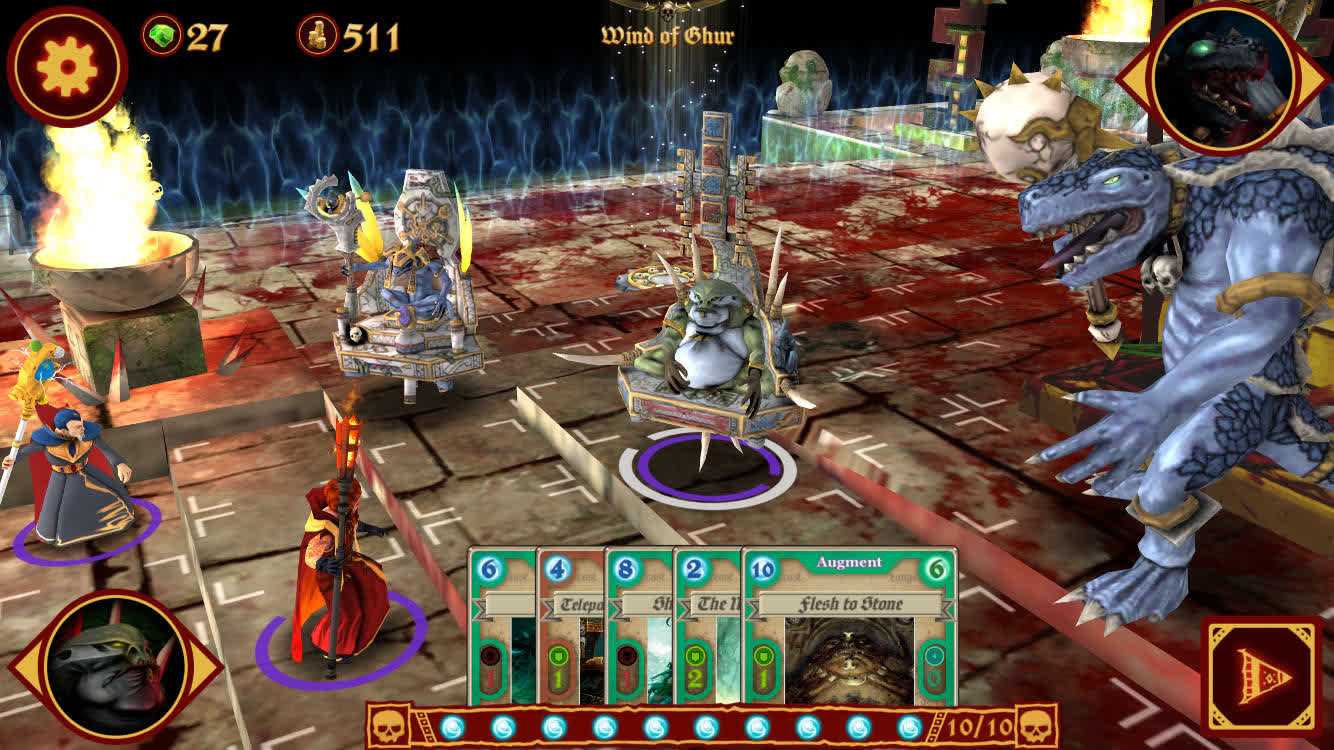Select the 2-cost card starting with 'The'
1334x750 pixels.
pyautogui.click(x=707, y=628)
